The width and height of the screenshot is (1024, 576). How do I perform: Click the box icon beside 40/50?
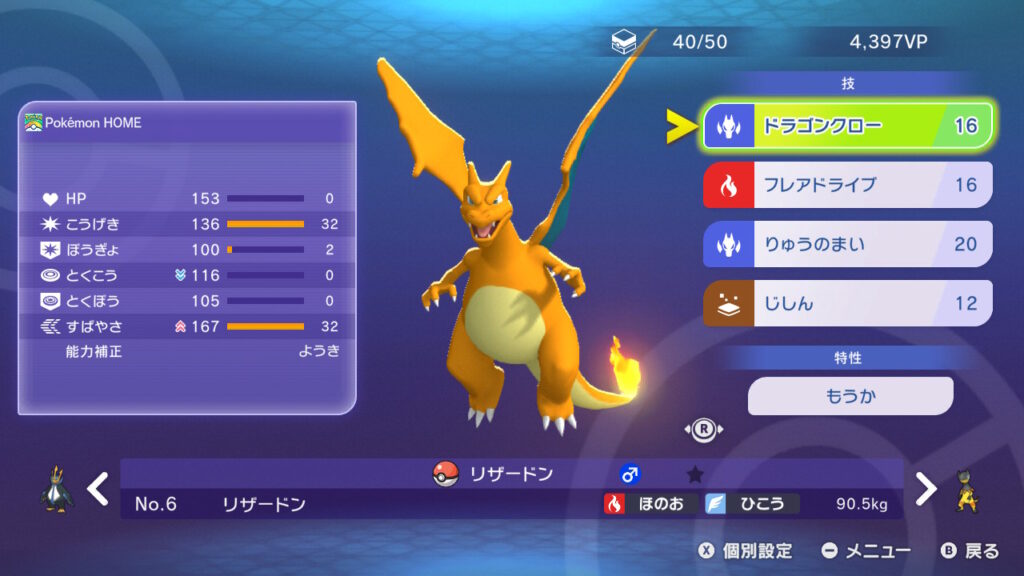[x=623, y=43]
